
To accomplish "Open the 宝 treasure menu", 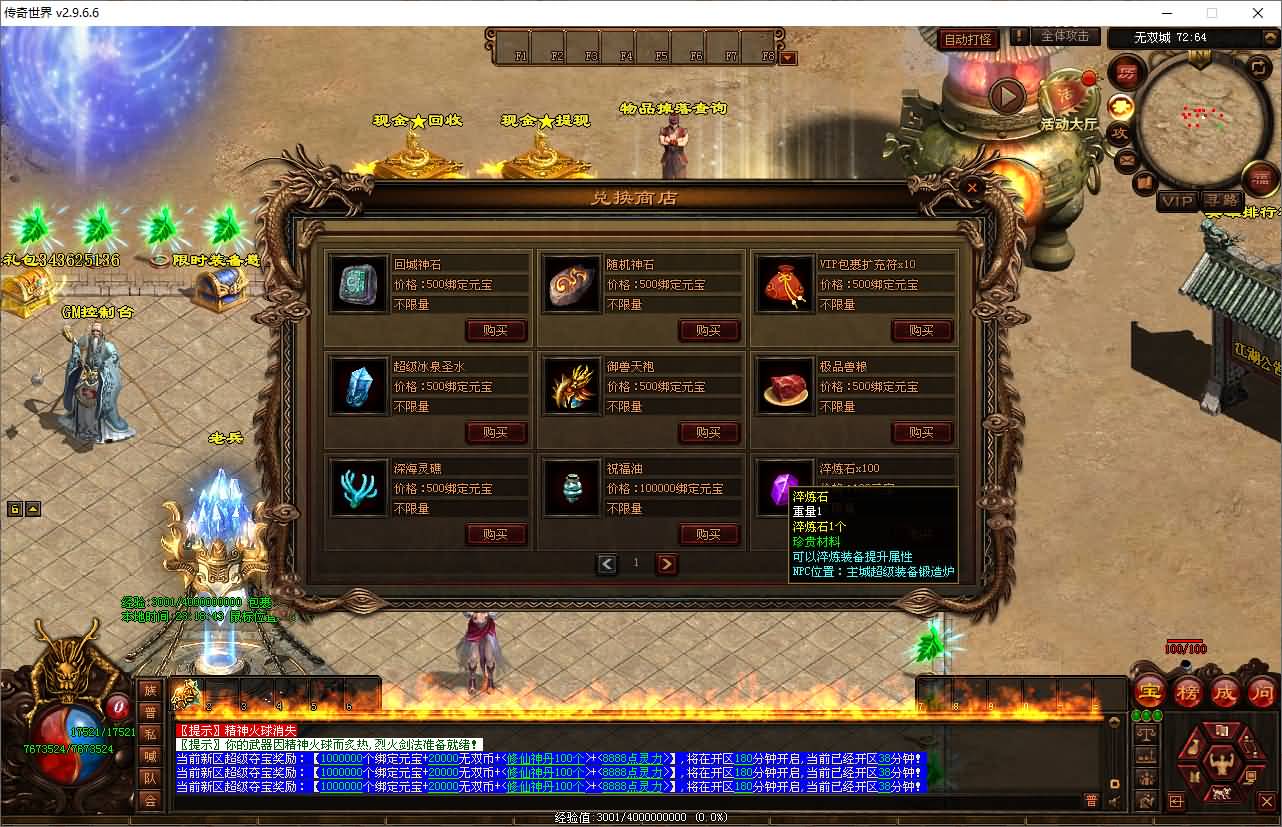I will (1150, 691).
